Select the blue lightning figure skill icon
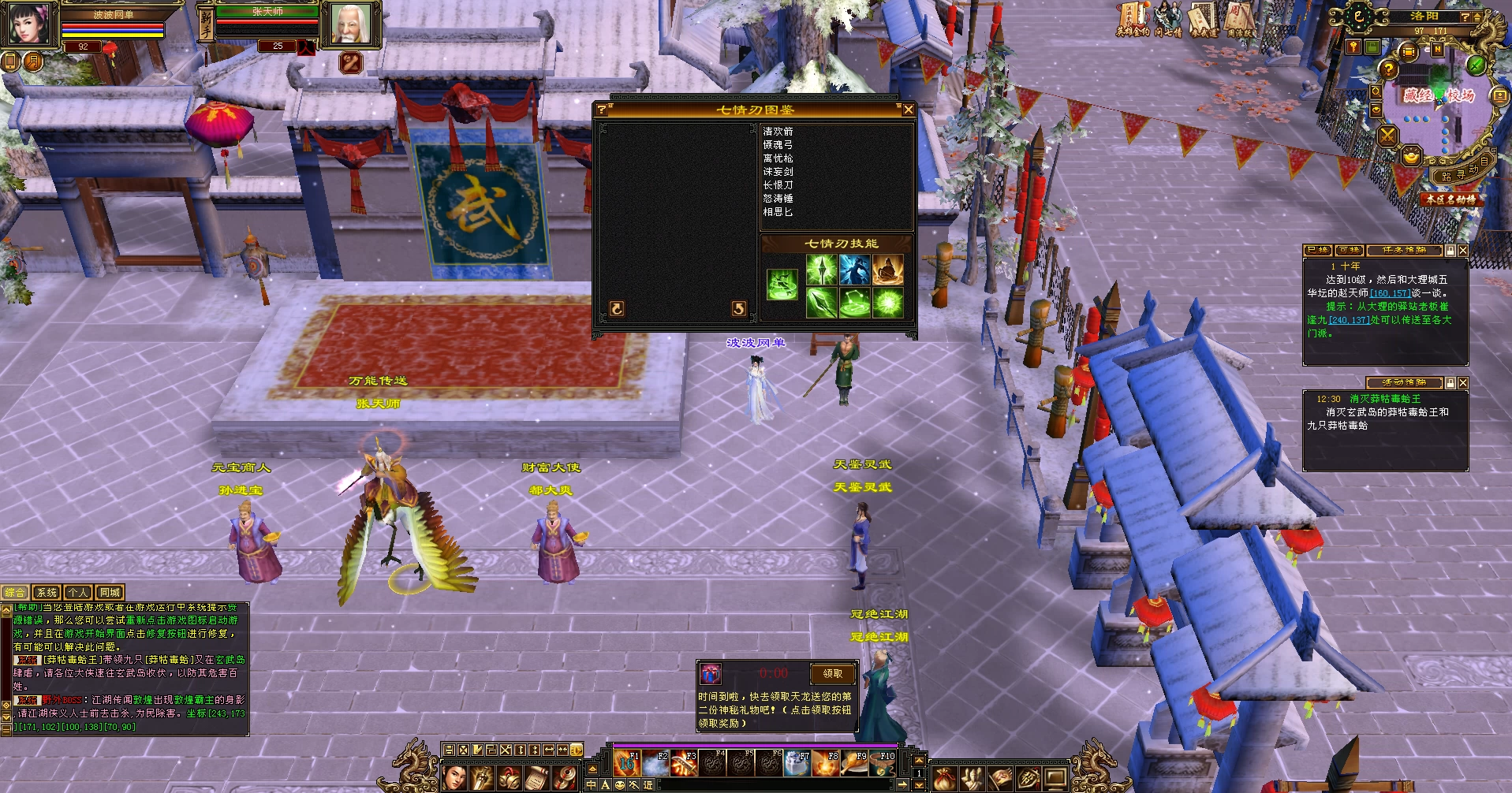This screenshot has height=793, width=1512. click(x=854, y=270)
